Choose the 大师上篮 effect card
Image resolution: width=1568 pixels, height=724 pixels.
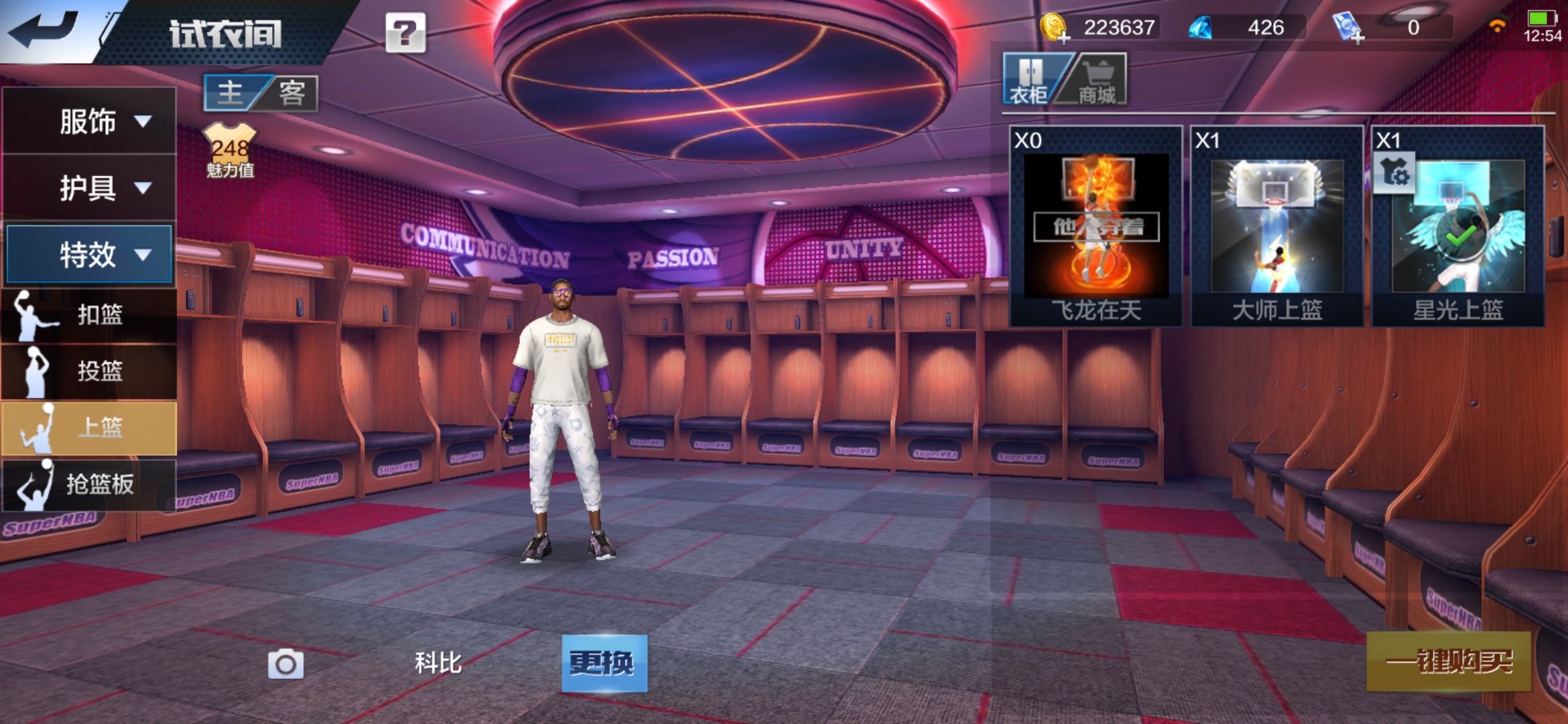(1277, 226)
